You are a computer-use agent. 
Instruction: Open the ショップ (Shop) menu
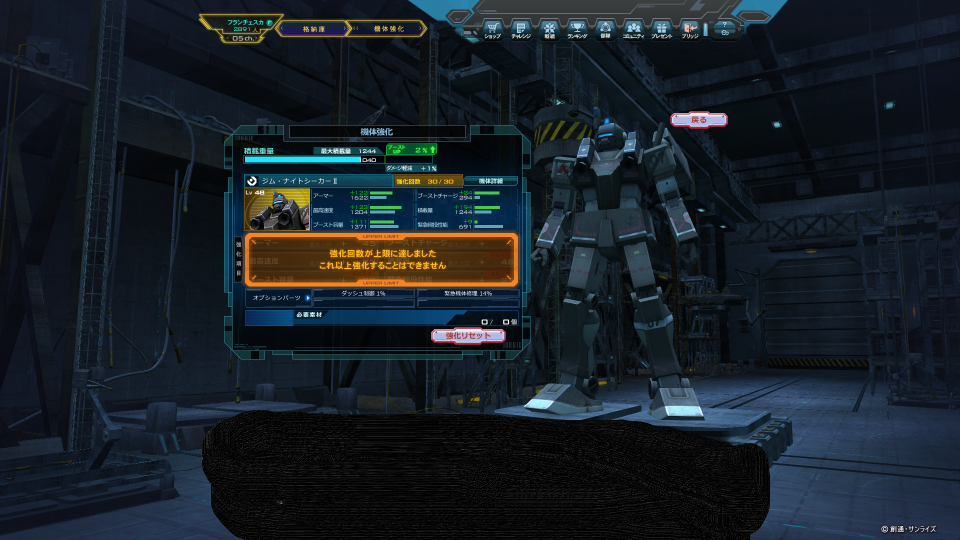(492, 27)
